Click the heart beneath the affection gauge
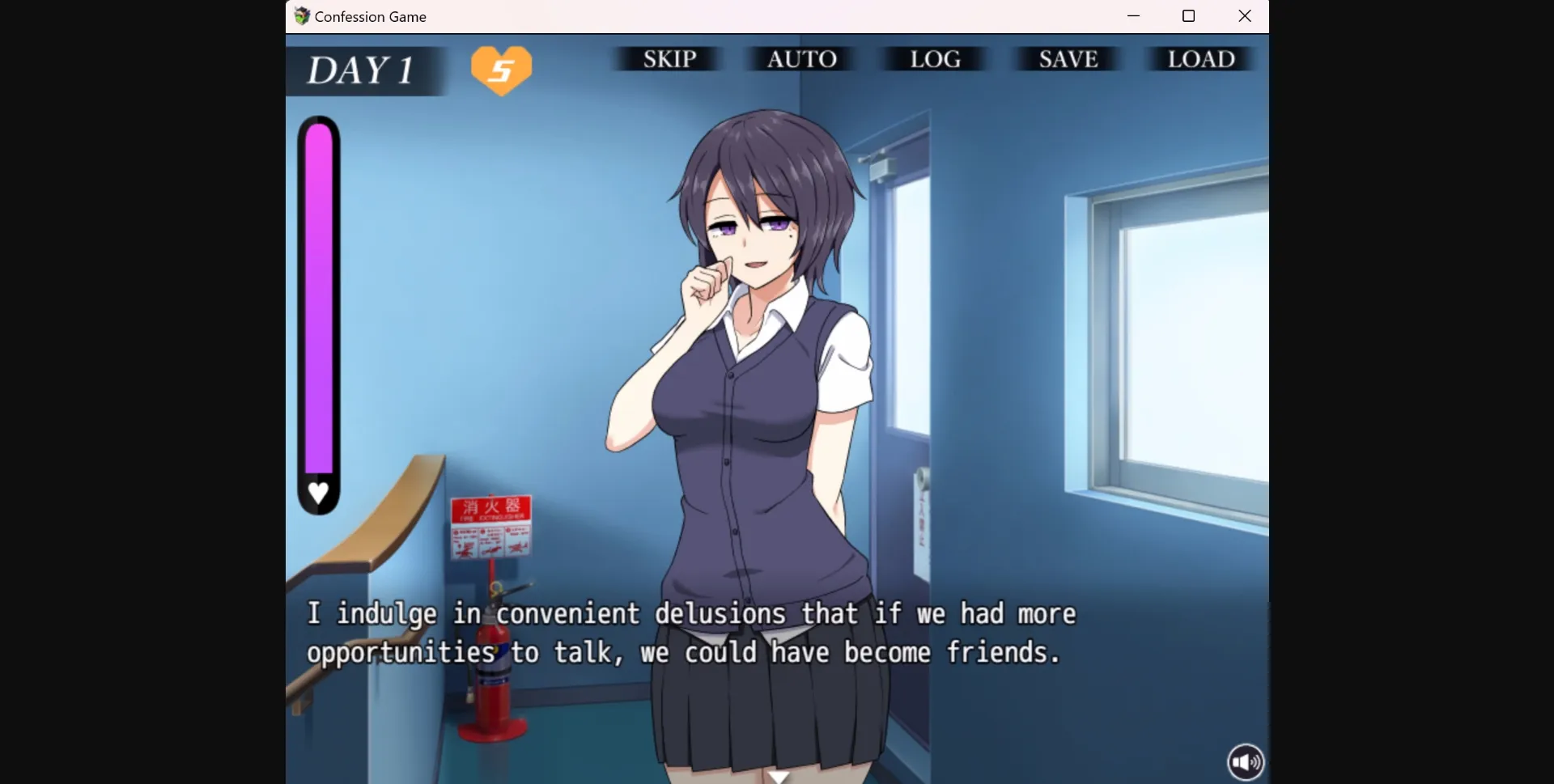The image size is (1554, 784). click(x=318, y=494)
